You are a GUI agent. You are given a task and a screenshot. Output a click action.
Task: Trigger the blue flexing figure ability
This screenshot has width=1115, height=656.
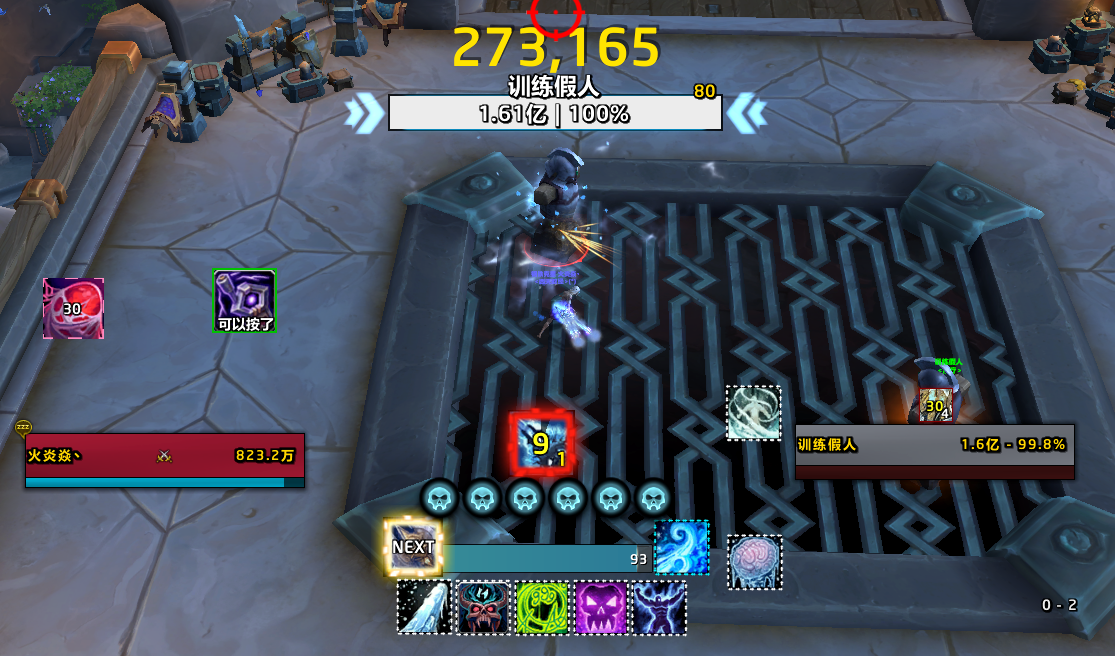click(659, 607)
